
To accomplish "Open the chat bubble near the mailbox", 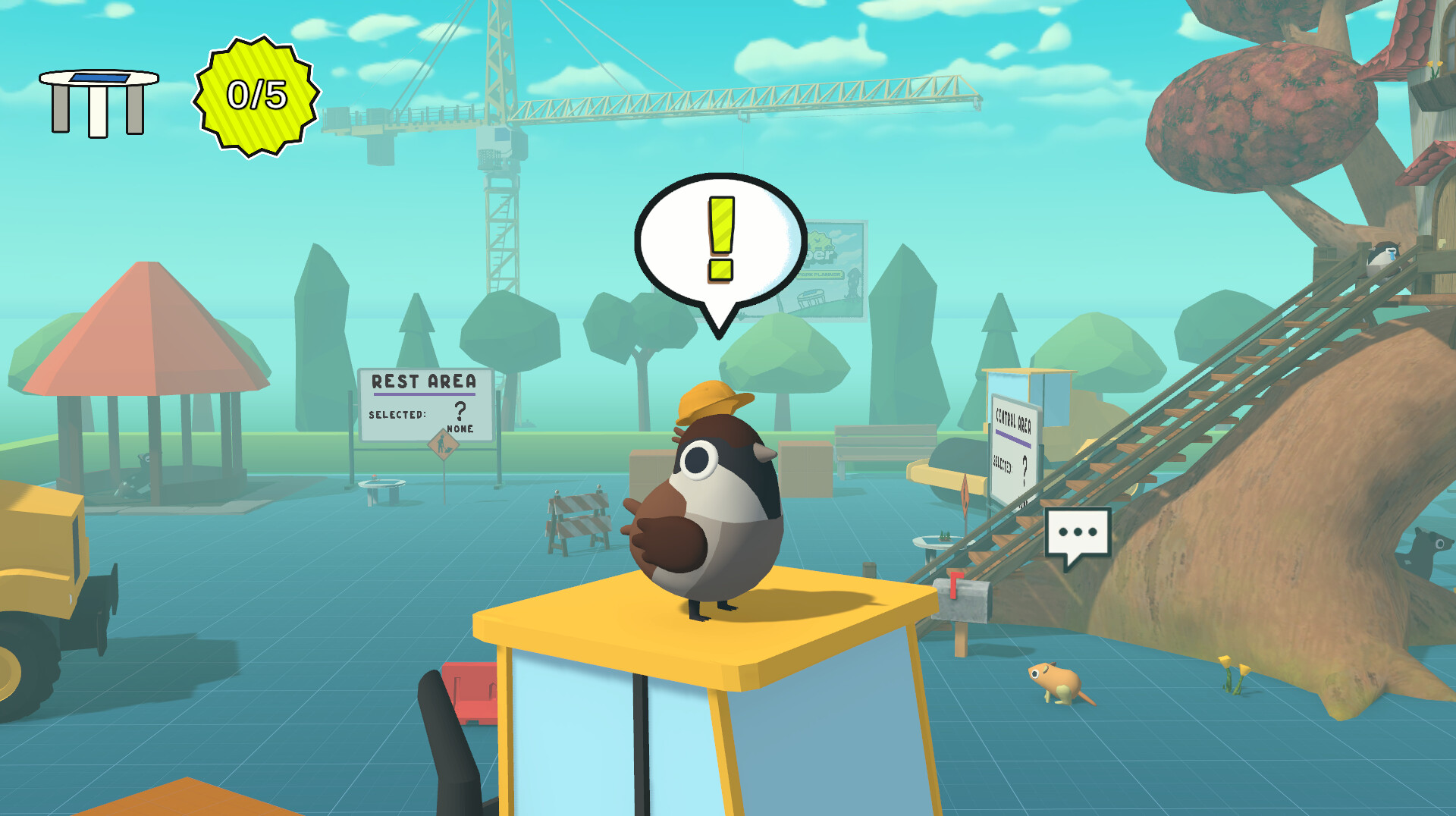I will [1077, 532].
